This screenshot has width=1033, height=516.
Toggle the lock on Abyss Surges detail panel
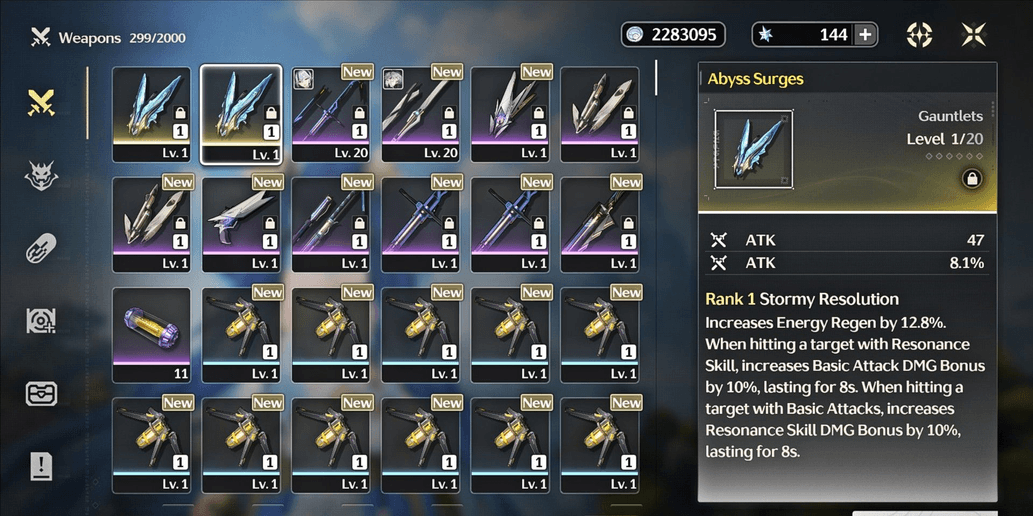(x=969, y=179)
